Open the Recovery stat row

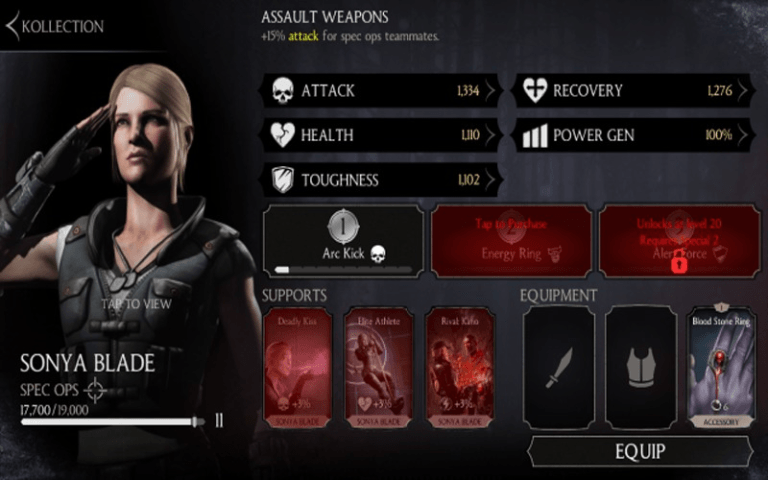point(635,90)
